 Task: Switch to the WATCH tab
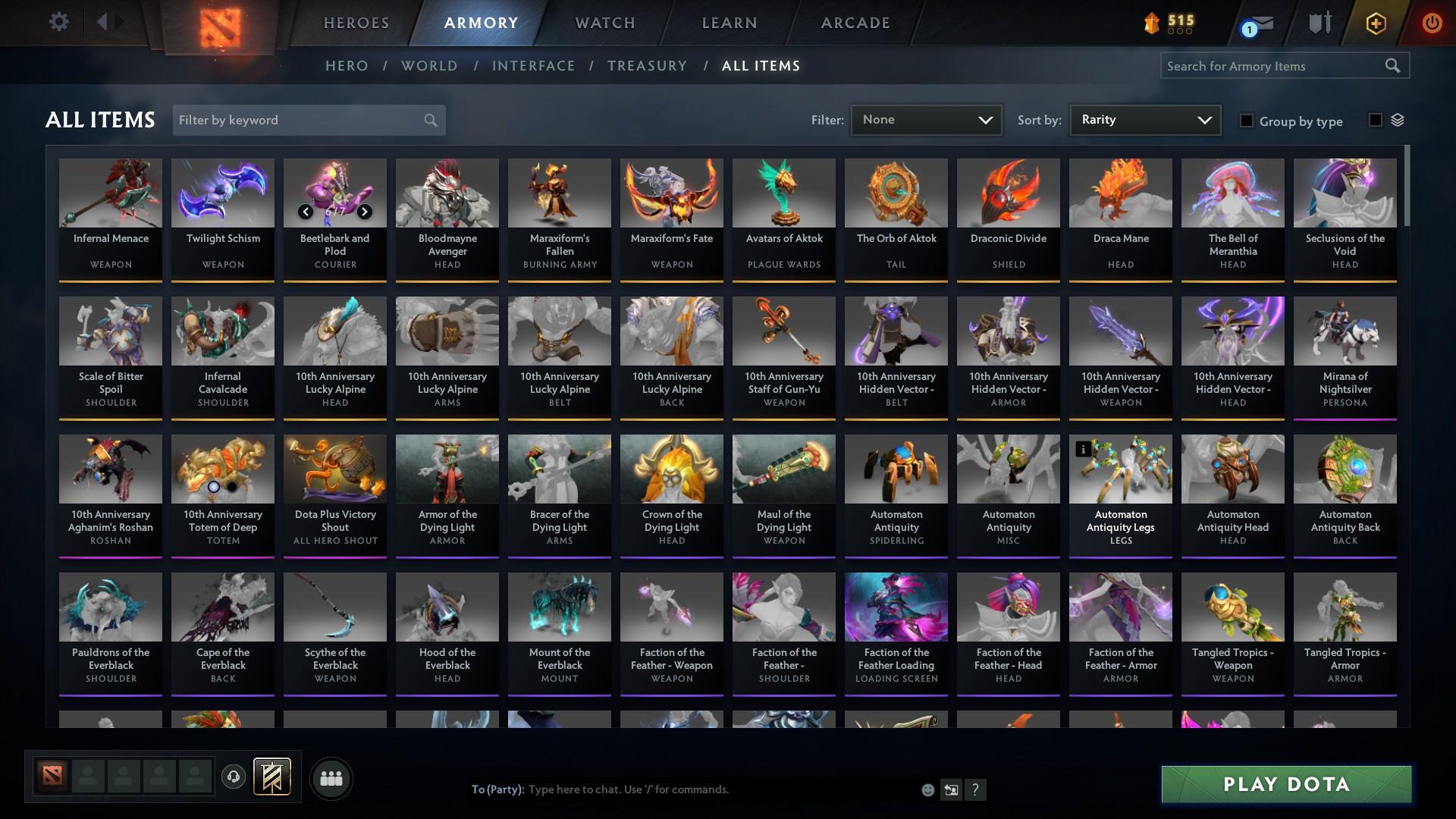coord(604,23)
